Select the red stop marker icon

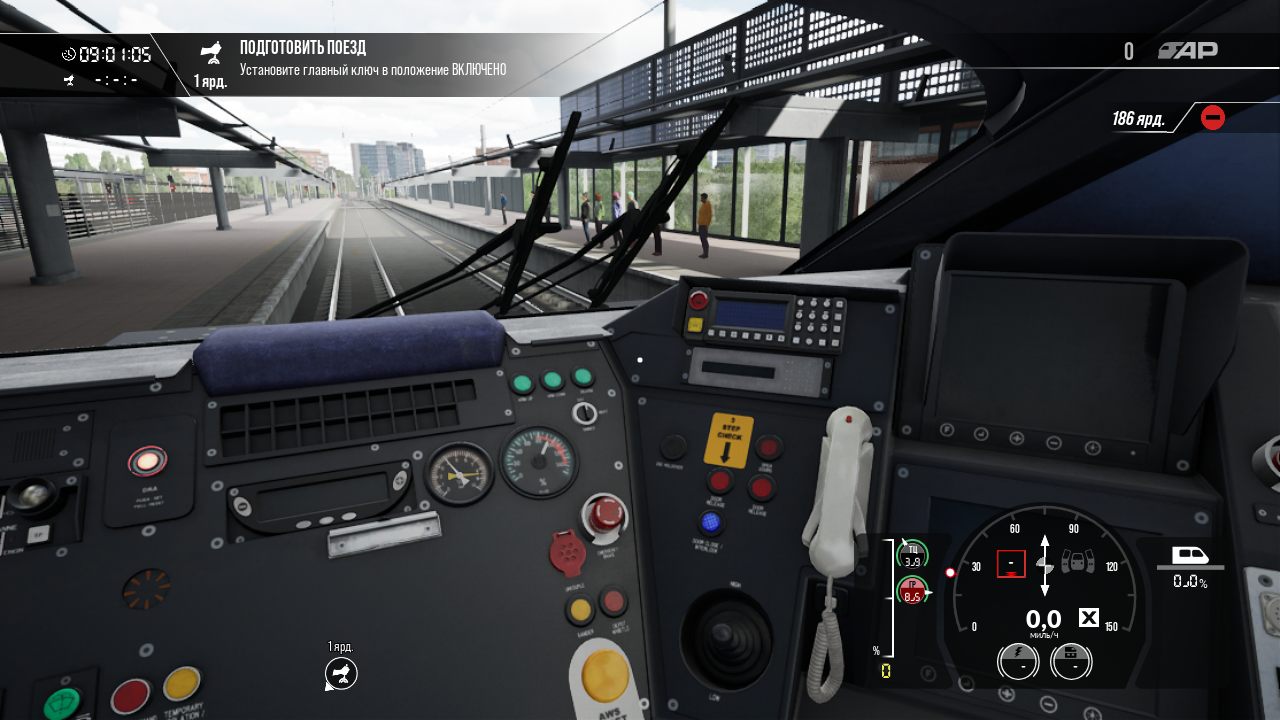(x=1212, y=118)
